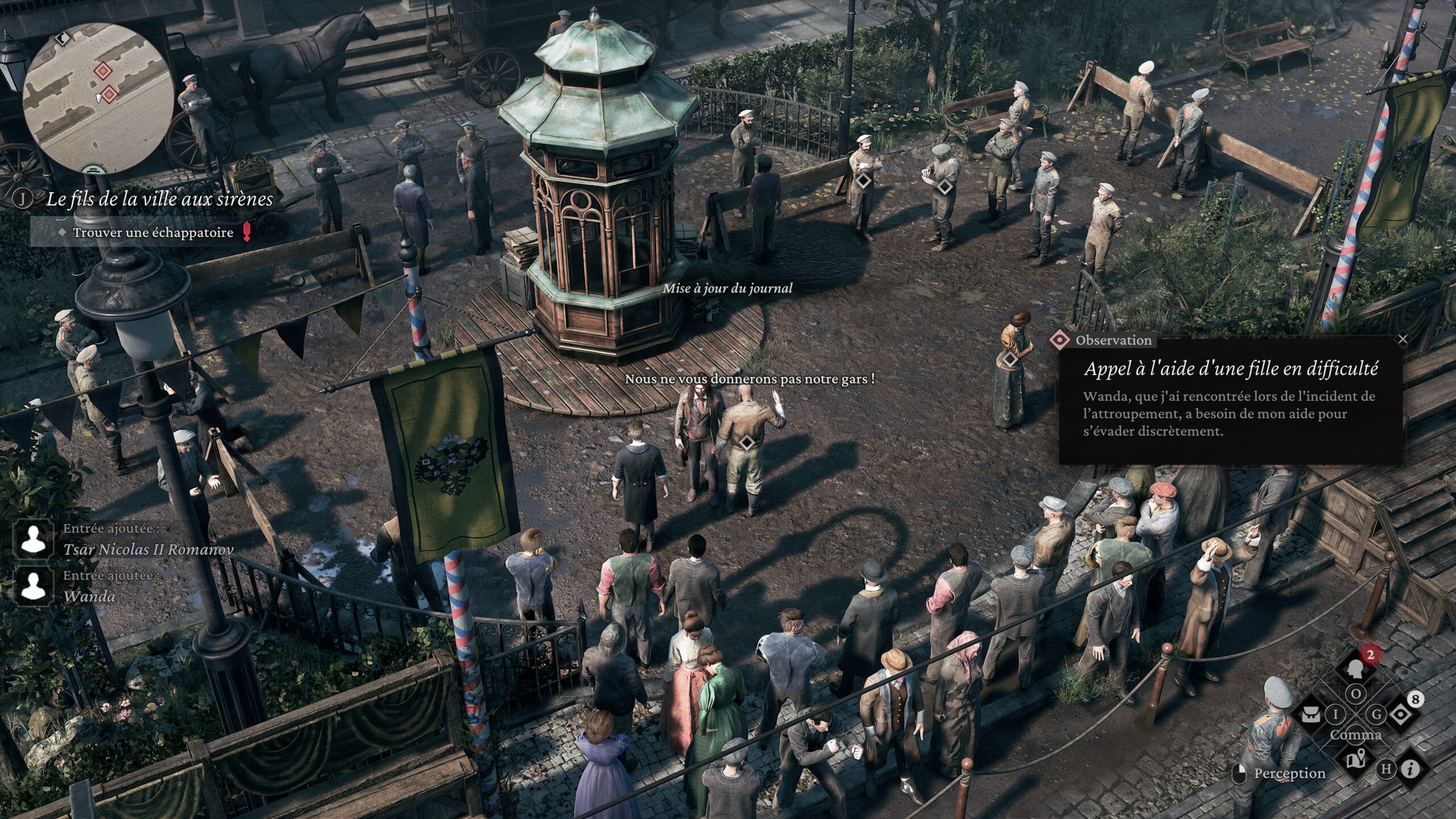Screen dimensions: 1456x819
Task: Open the observations eye icon
Action: (x=1400, y=714)
